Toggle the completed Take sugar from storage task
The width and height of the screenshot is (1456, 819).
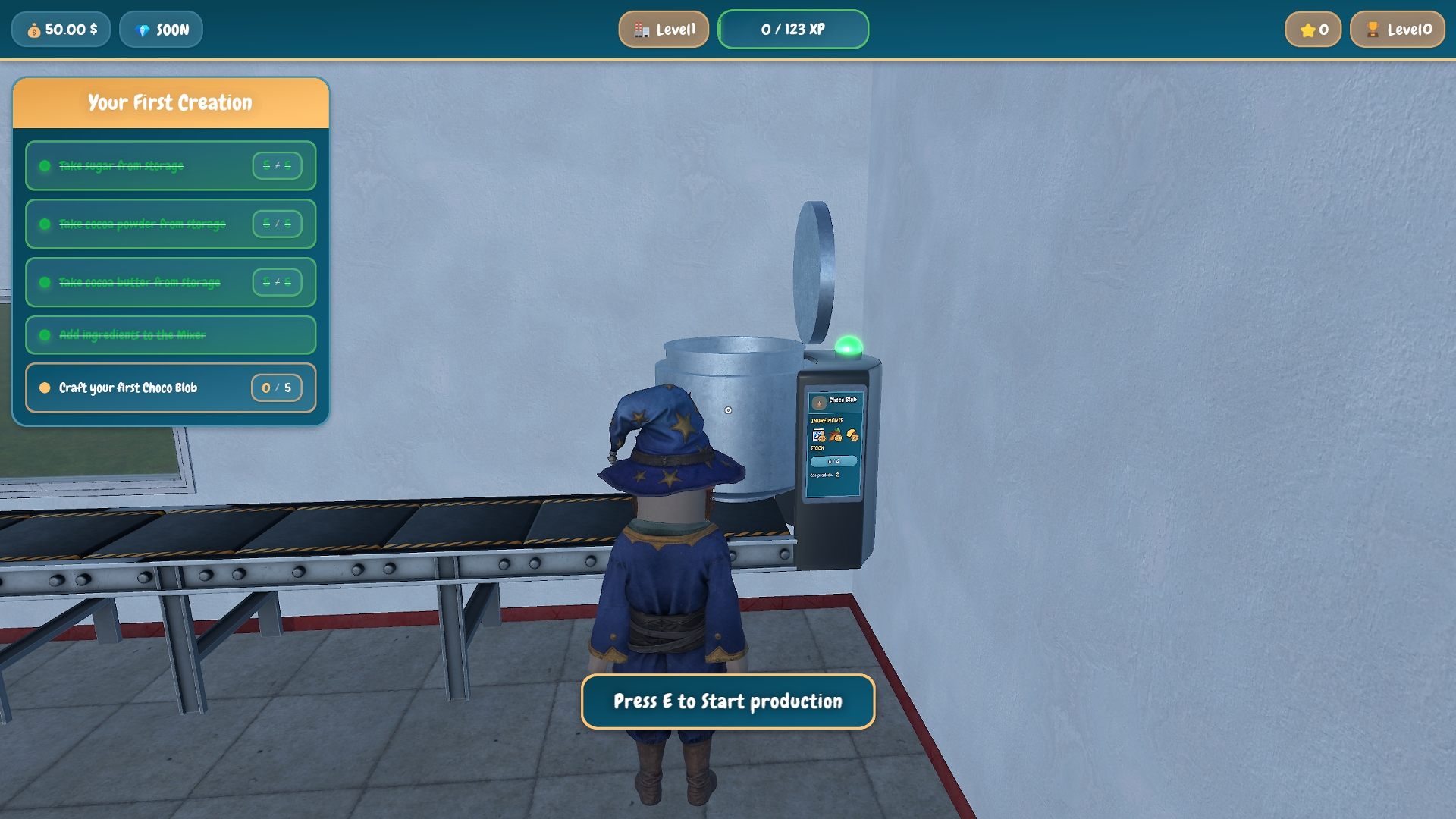(45, 165)
